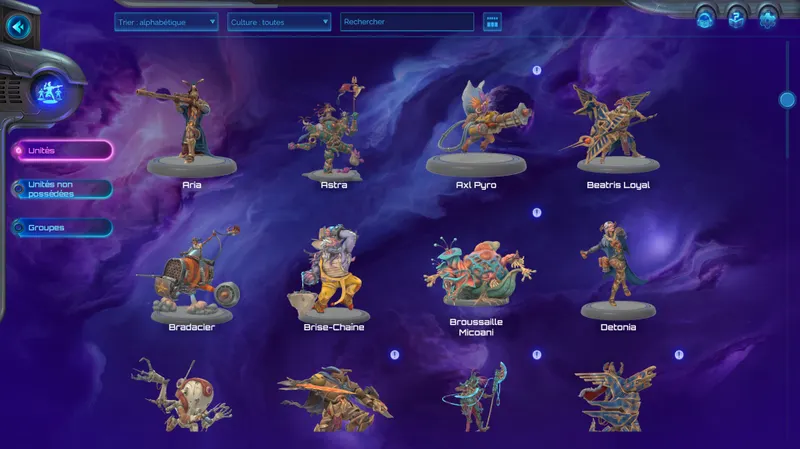This screenshot has width=800, height=449.
Task: Switch to the Unités tab
Action: pos(62,150)
